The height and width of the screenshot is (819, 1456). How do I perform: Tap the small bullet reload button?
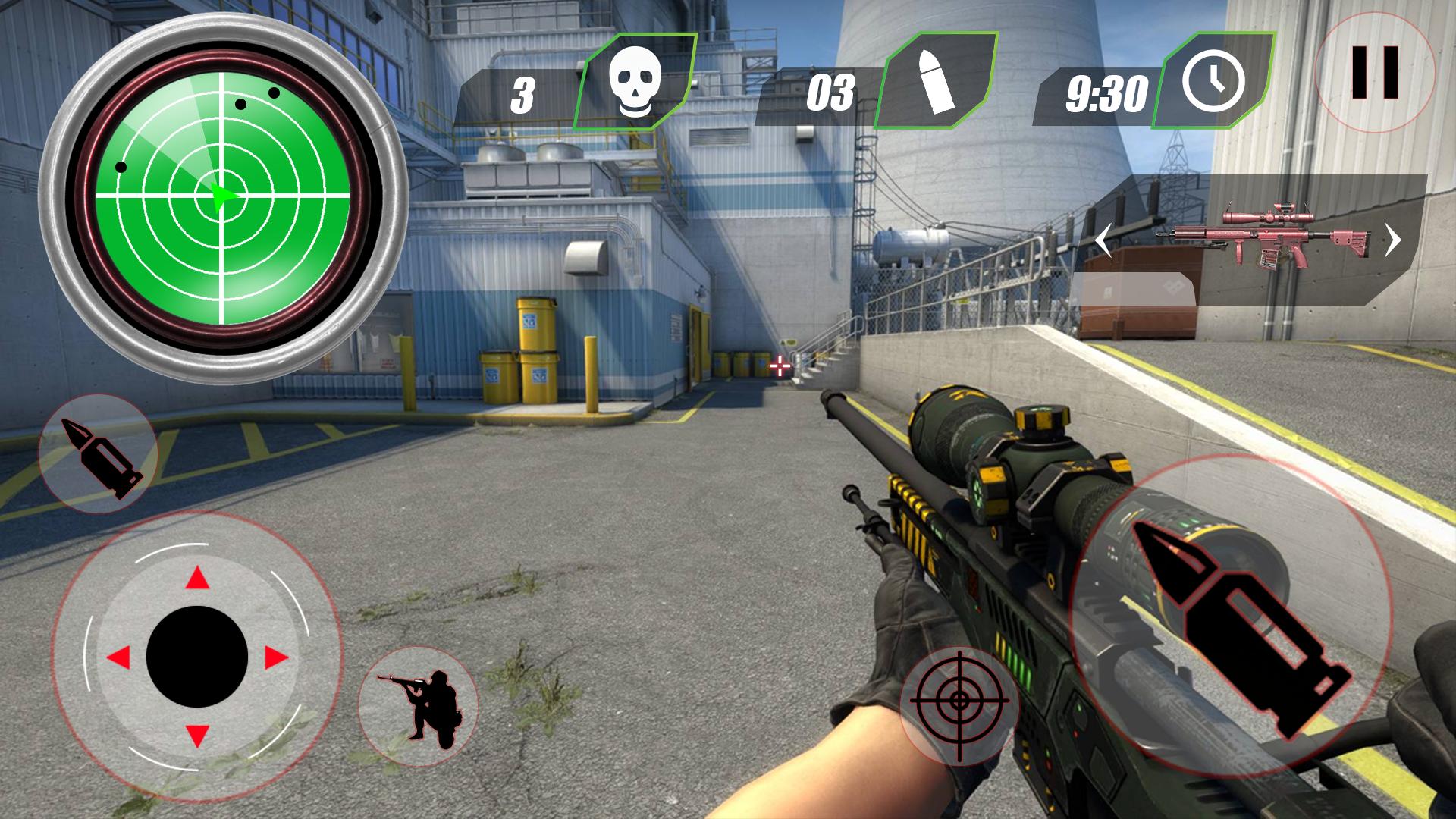click(98, 455)
